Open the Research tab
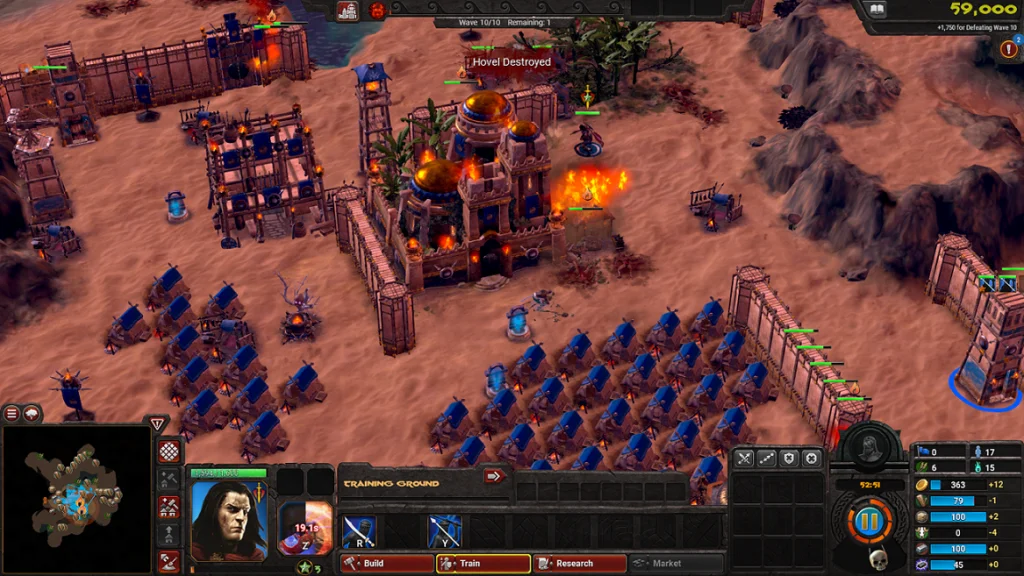 pyautogui.click(x=579, y=563)
